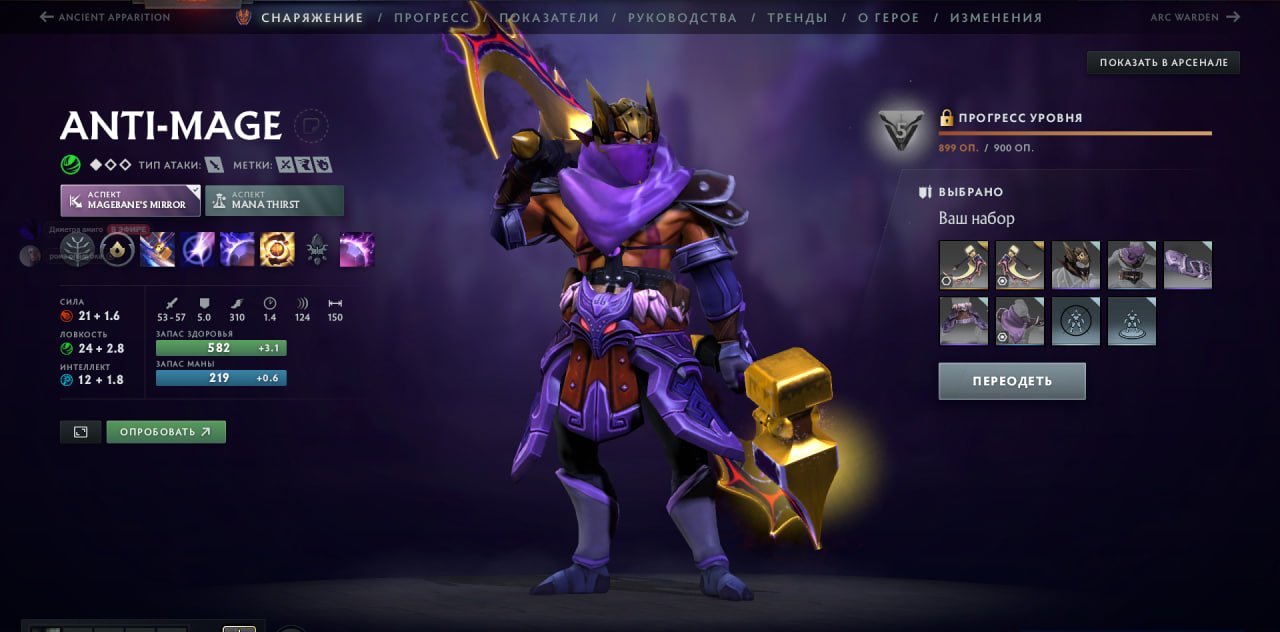This screenshot has width=1280, height=632.
Task: Open the Руководства tab
Action: pos(682,18)
